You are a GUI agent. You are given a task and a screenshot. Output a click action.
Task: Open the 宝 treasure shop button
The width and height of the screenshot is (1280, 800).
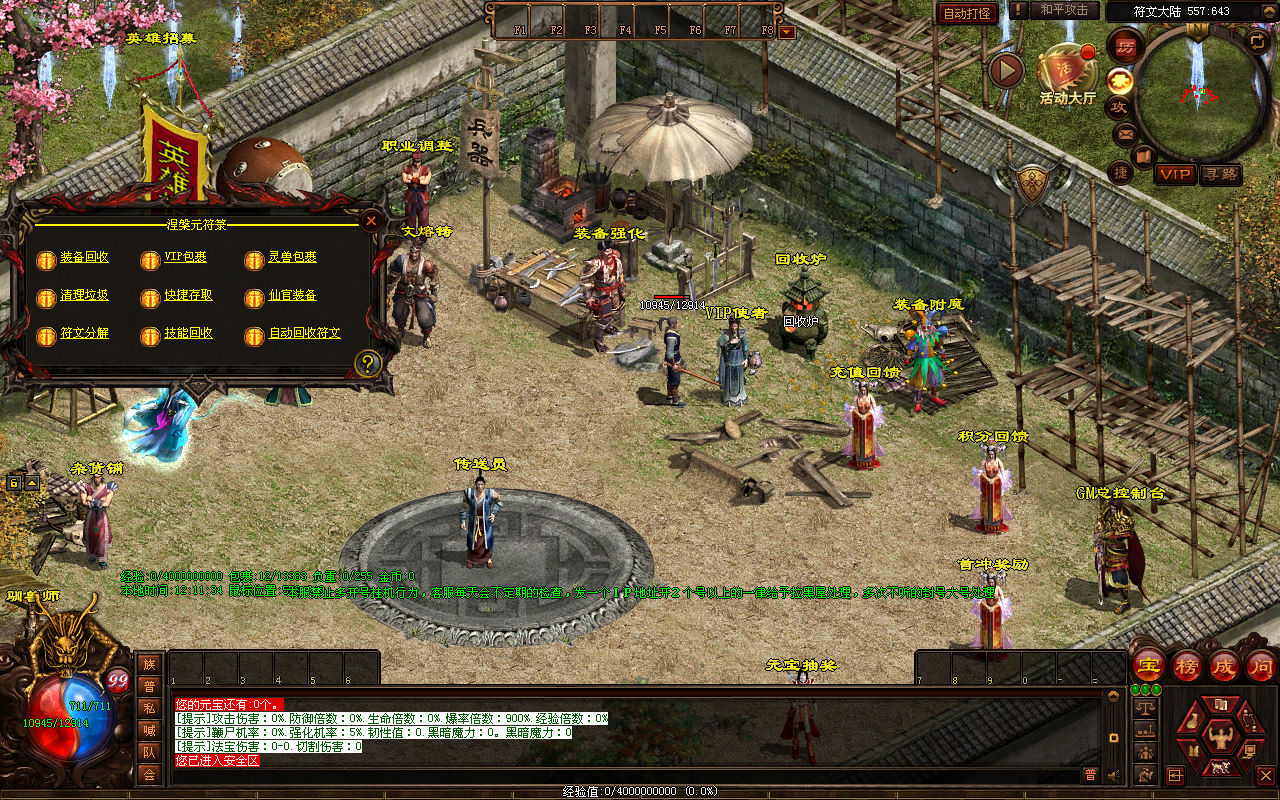pyautogui.click(x=1148, y=665)
